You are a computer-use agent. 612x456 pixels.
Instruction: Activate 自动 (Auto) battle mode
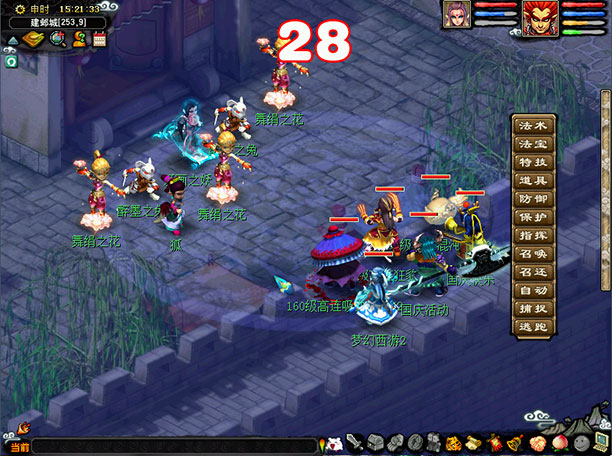[x=533, y=290]
